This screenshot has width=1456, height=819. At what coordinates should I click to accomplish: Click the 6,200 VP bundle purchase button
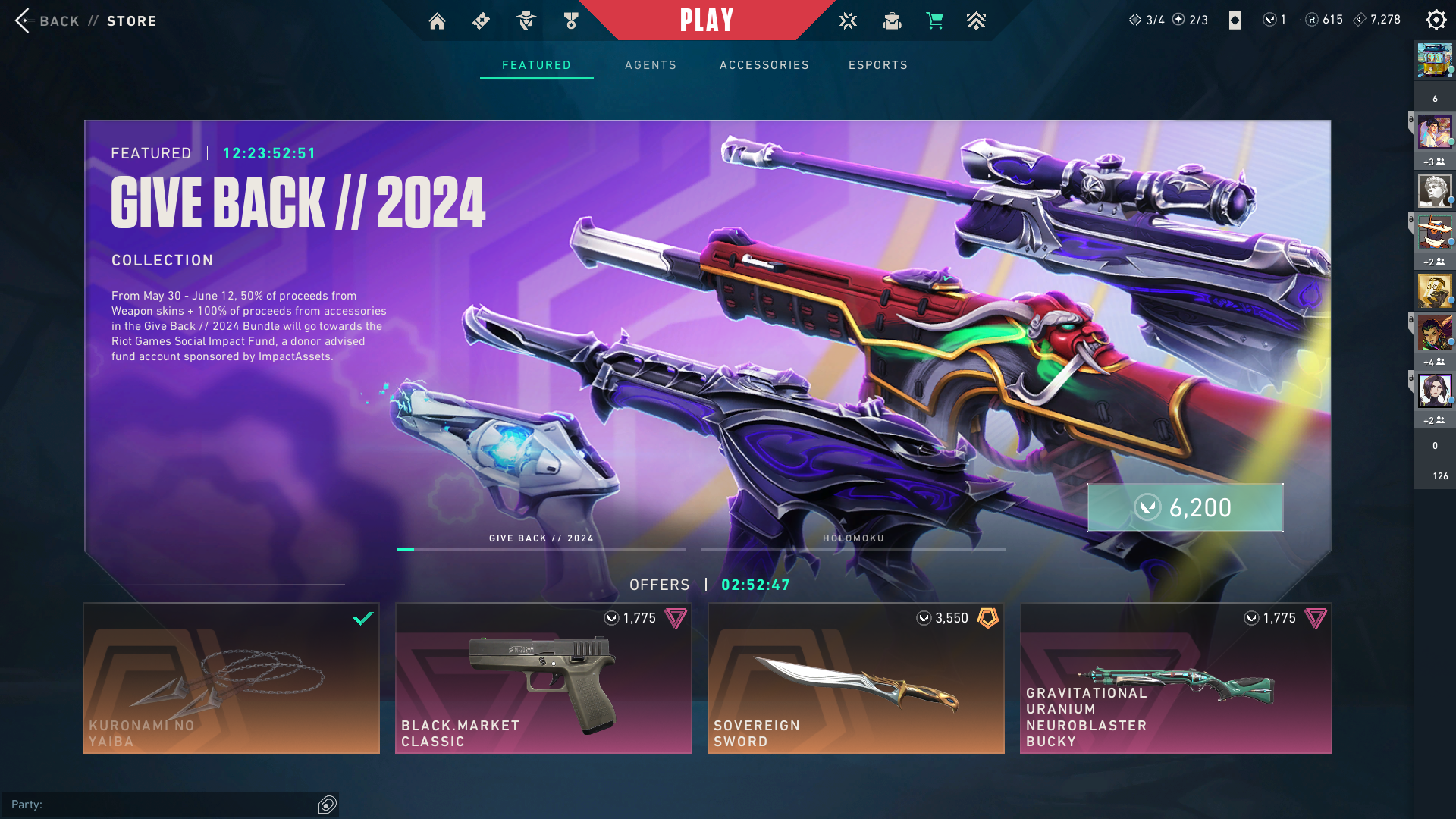point(1185,508)
